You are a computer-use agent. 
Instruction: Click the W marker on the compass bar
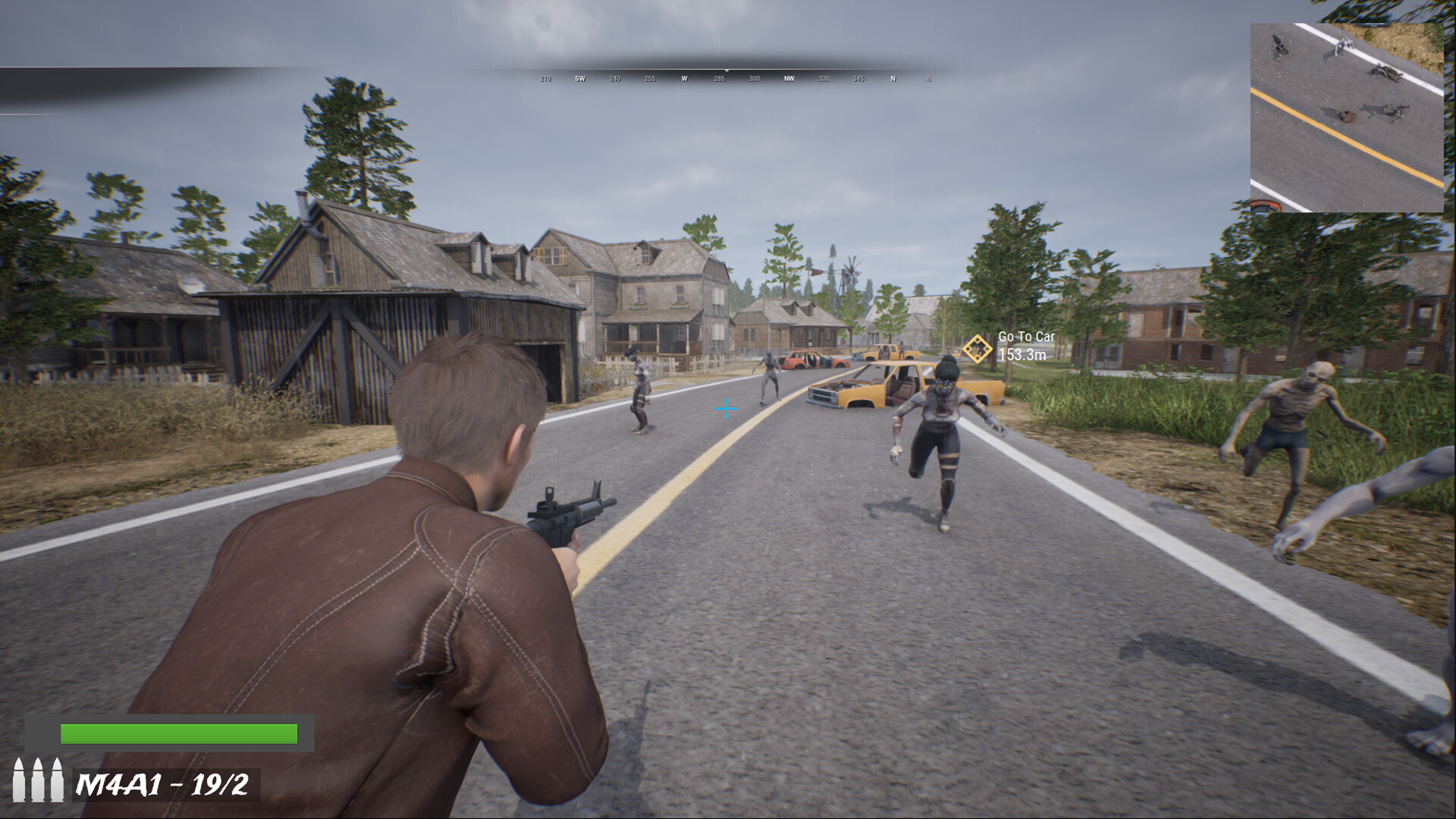click(686, 78)
